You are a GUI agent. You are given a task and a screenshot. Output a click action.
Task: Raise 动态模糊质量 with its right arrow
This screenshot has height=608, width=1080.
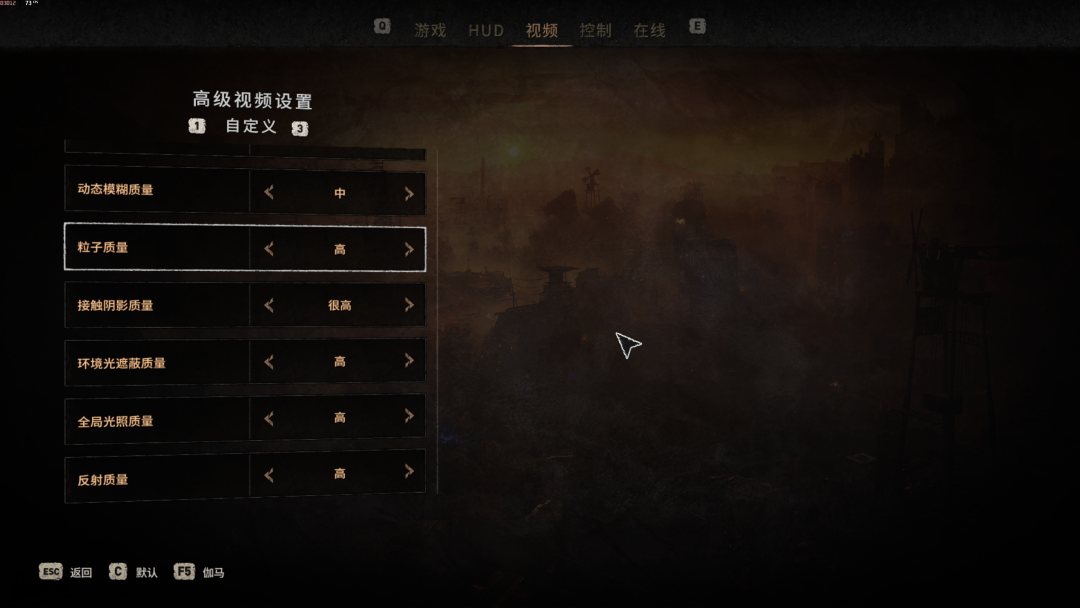click(x=409, y=194)
